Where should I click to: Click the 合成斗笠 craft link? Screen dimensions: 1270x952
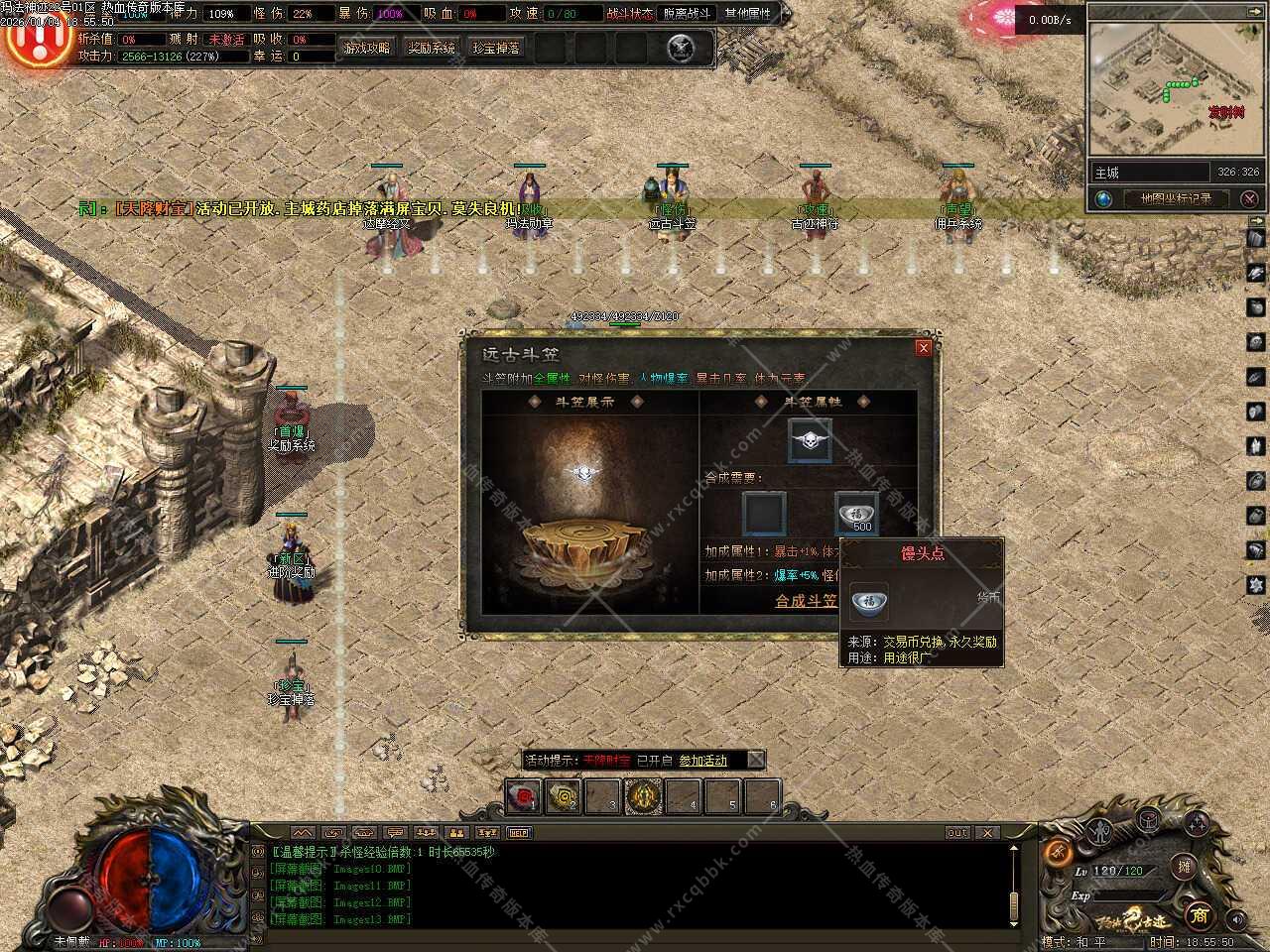[x=806, y=601]
